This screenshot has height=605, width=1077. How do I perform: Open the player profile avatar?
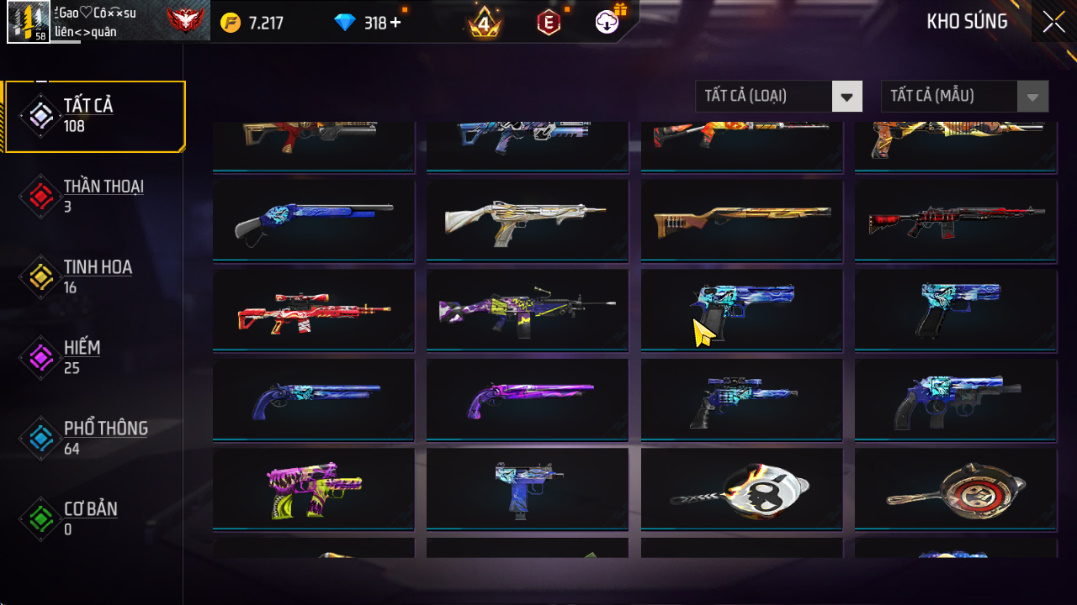point(28,22)
